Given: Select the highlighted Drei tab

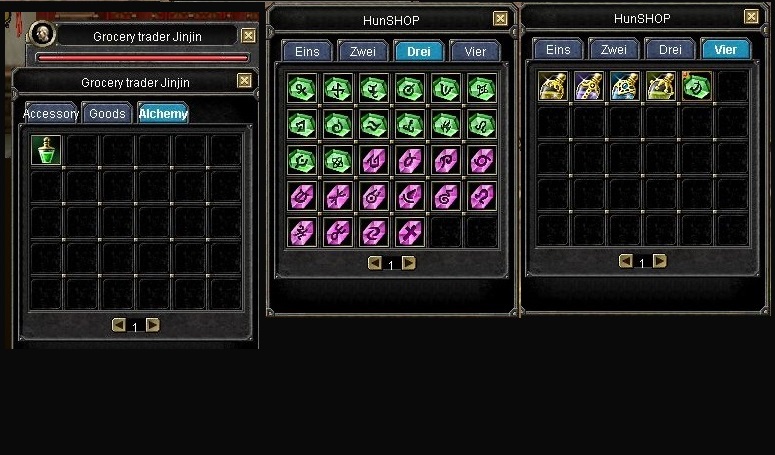Looking at the screenshot, I should pyautogui.click(x=419, y=51).
